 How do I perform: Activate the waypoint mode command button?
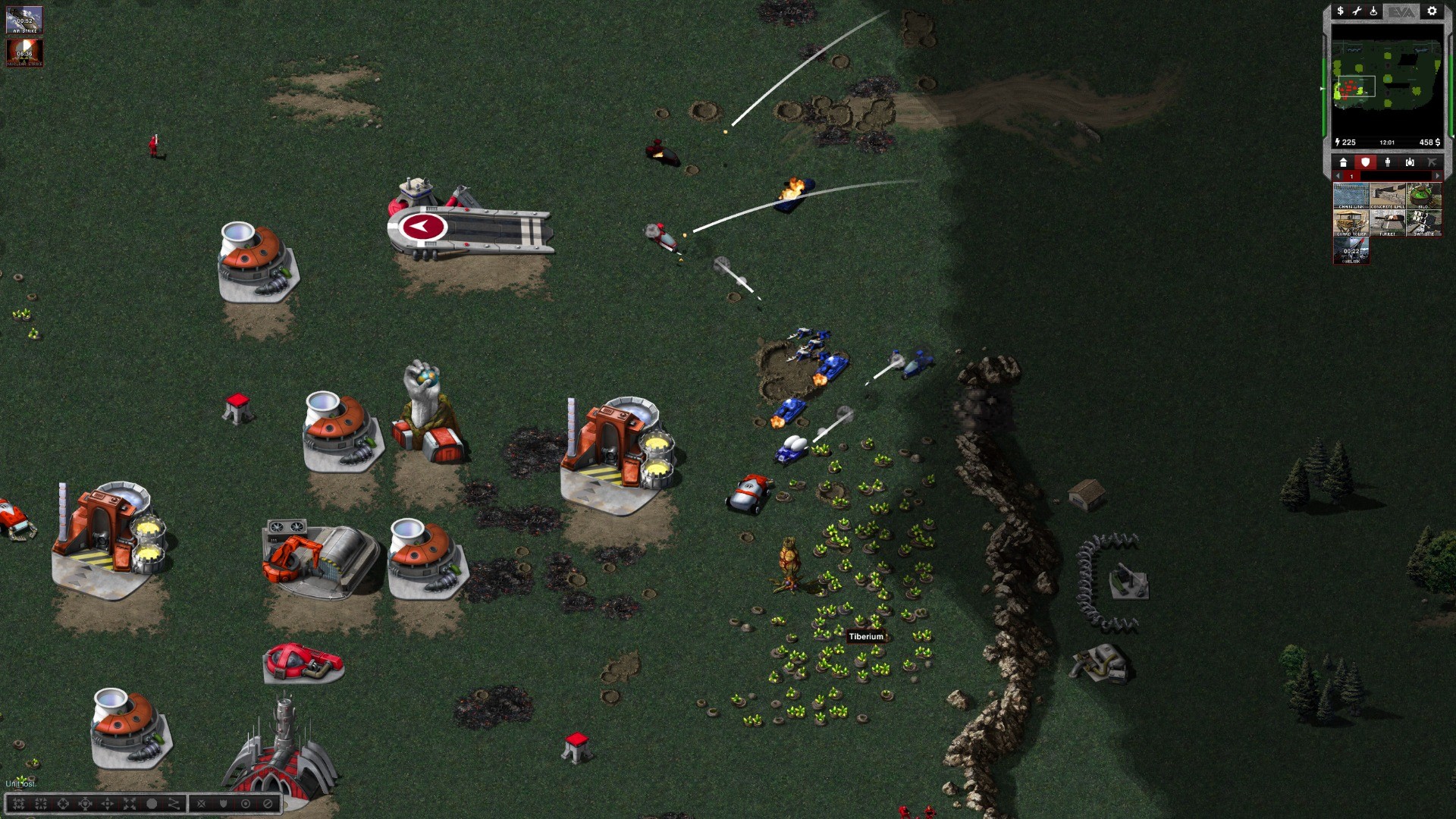tap(174, 804)
